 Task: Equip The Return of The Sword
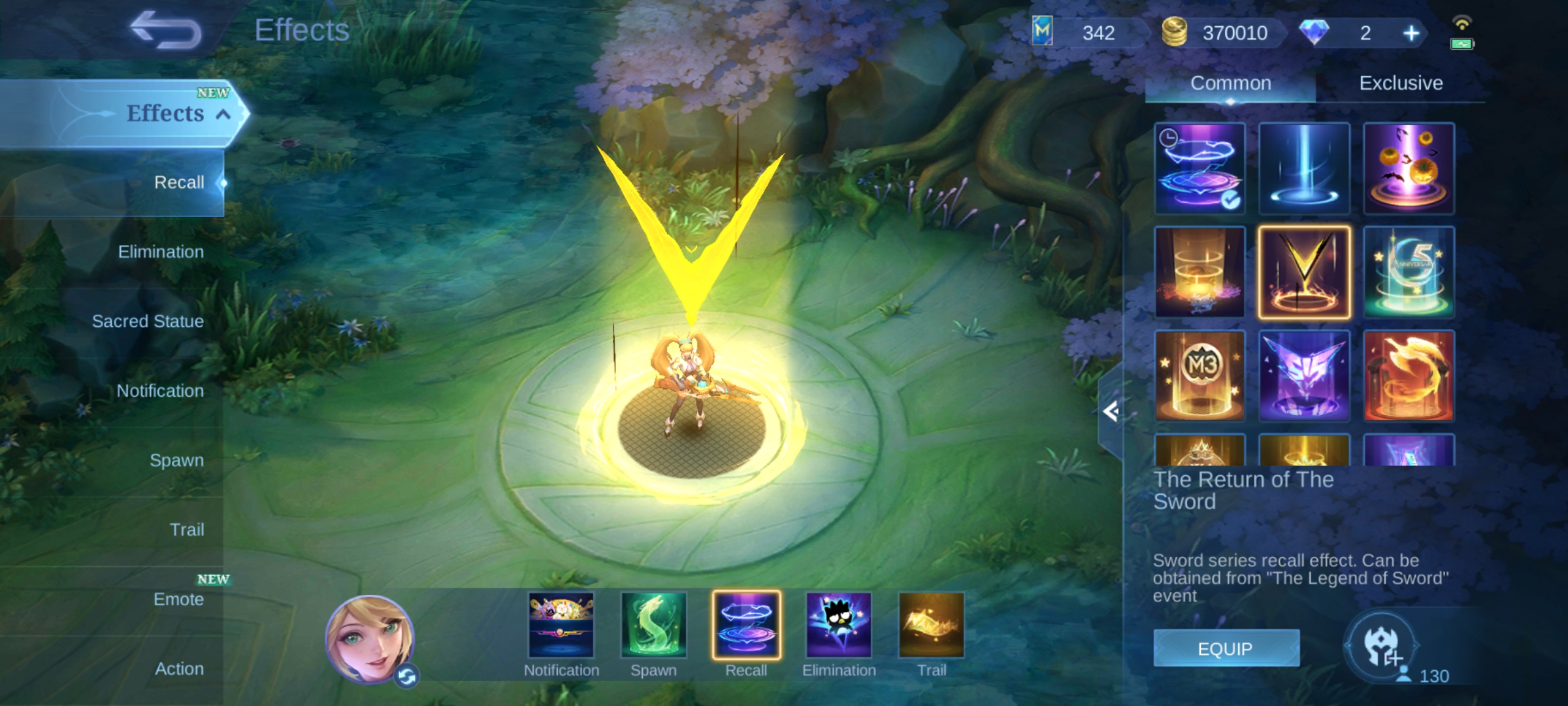(1226, 648)
